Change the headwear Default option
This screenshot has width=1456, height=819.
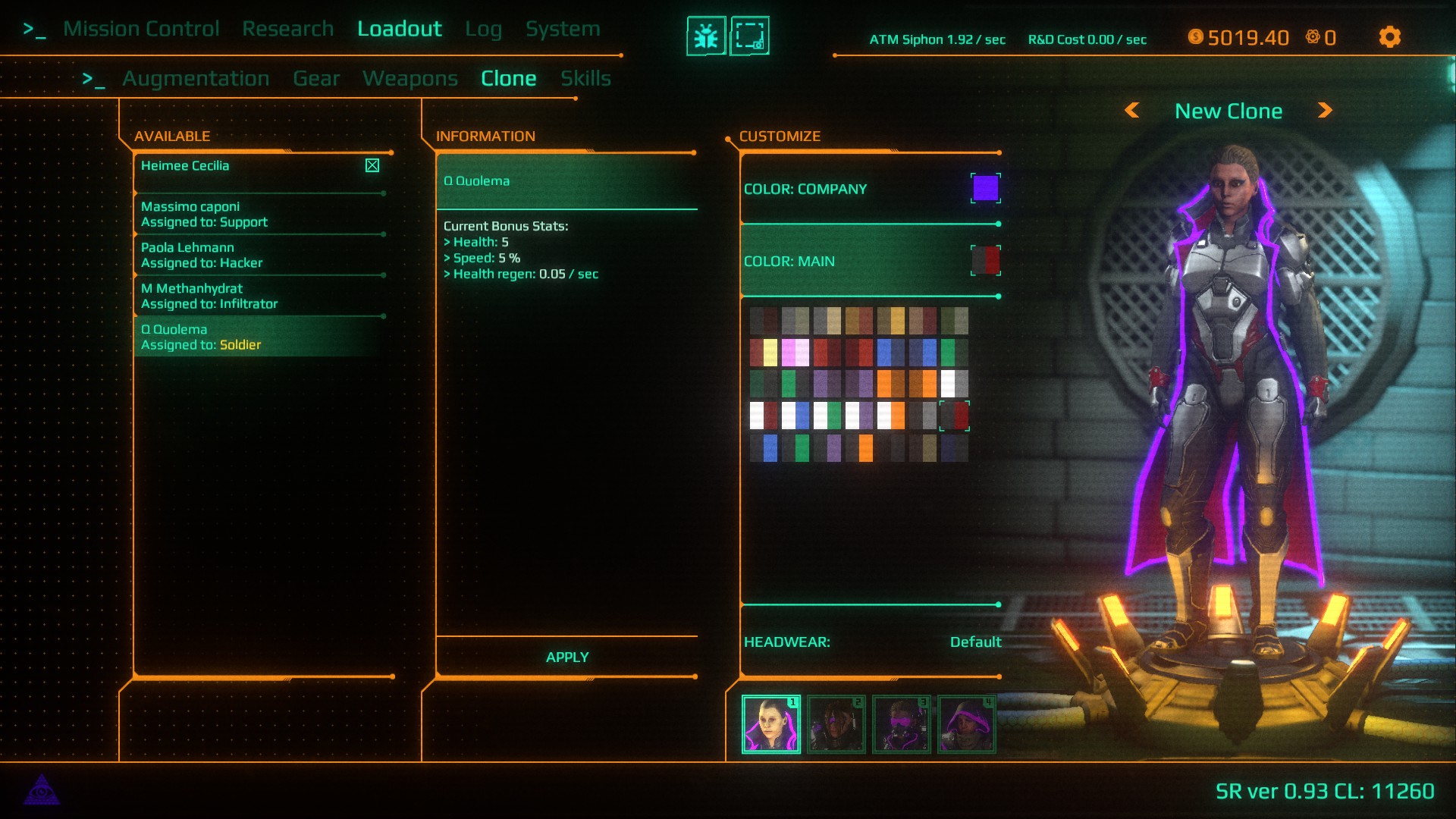(975, 642)
